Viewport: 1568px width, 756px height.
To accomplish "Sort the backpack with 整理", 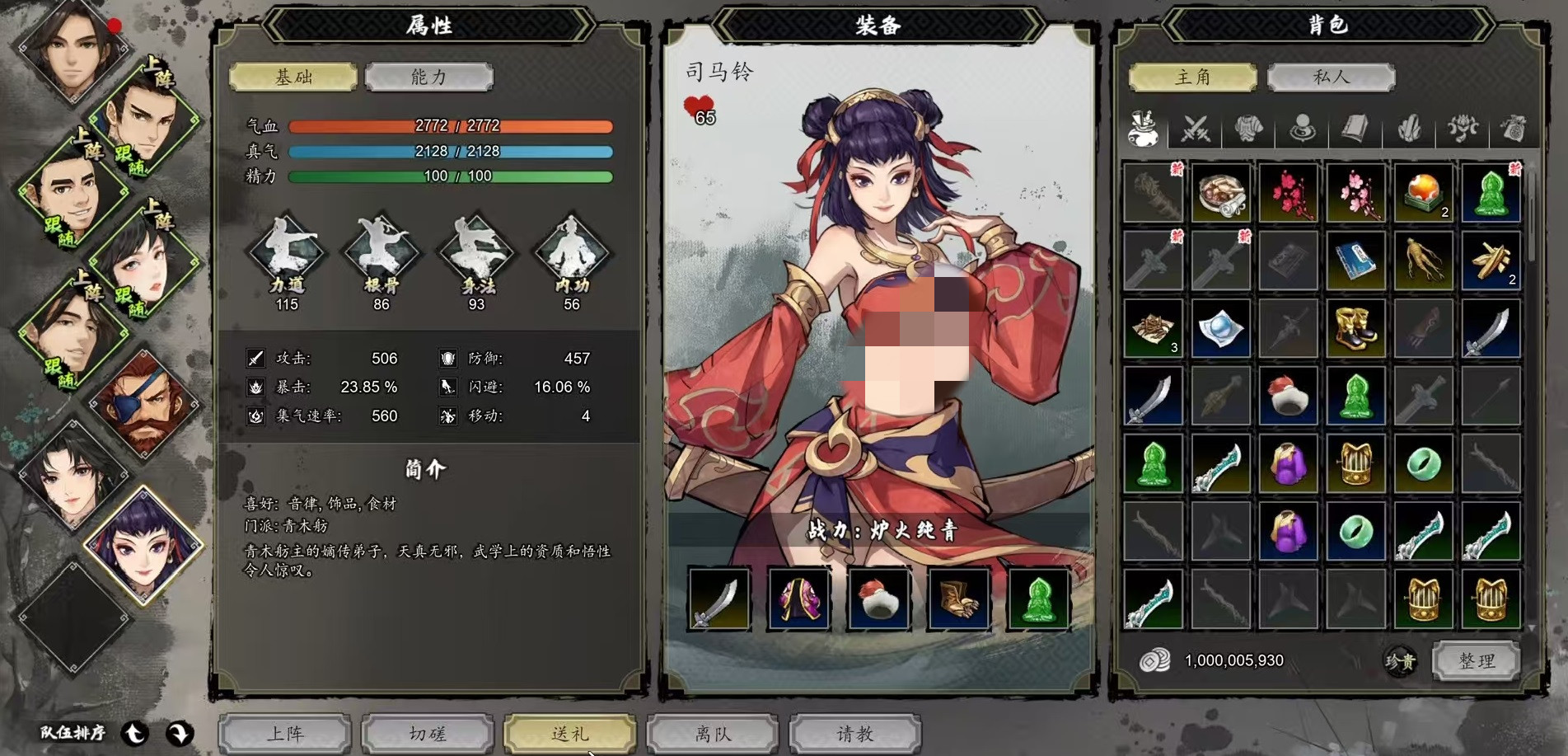I will 1477,660.
